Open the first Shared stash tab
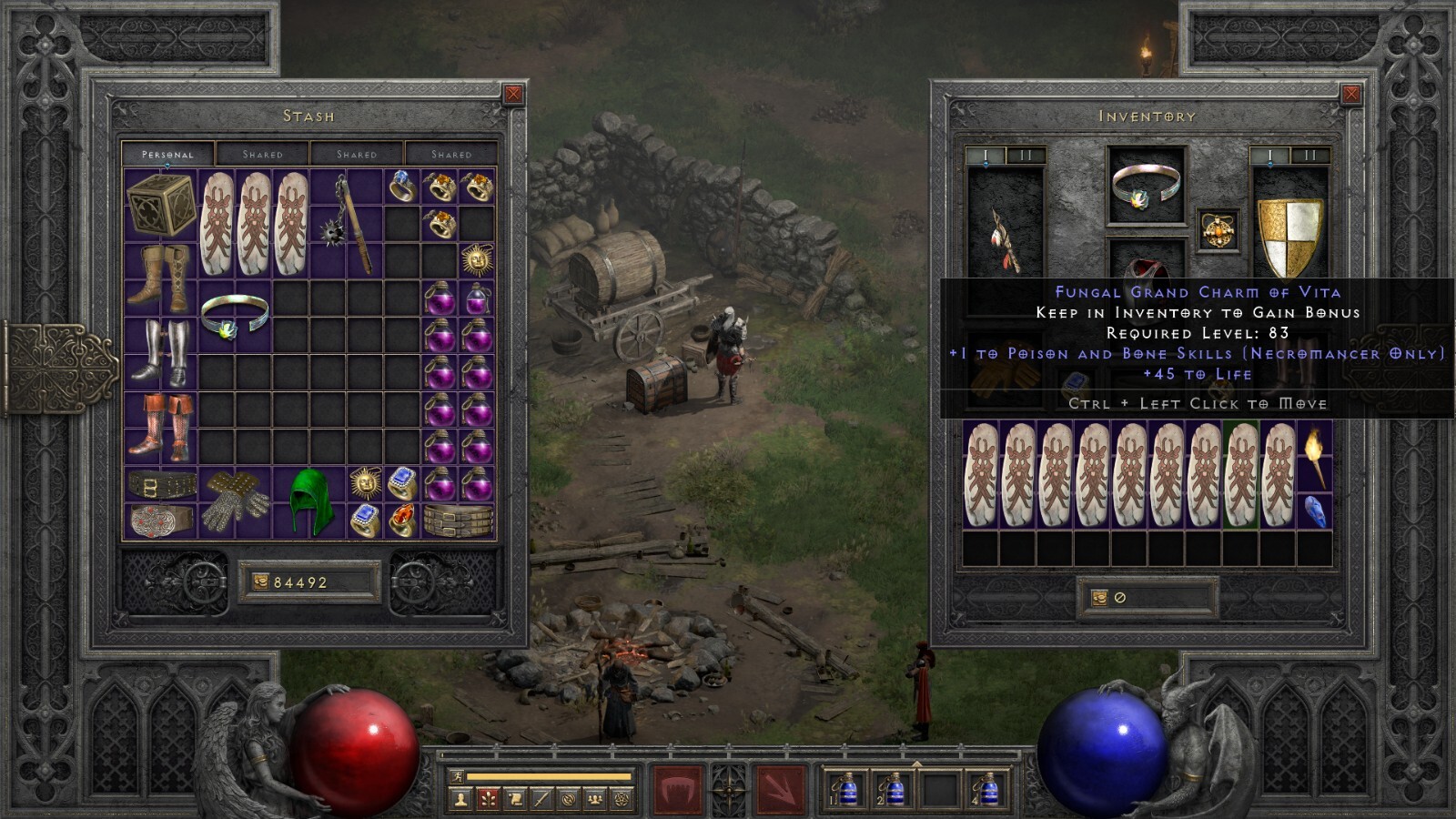The width and height of the screenshot is (1456, 819). pyautogui.click(x=264, y=153)
